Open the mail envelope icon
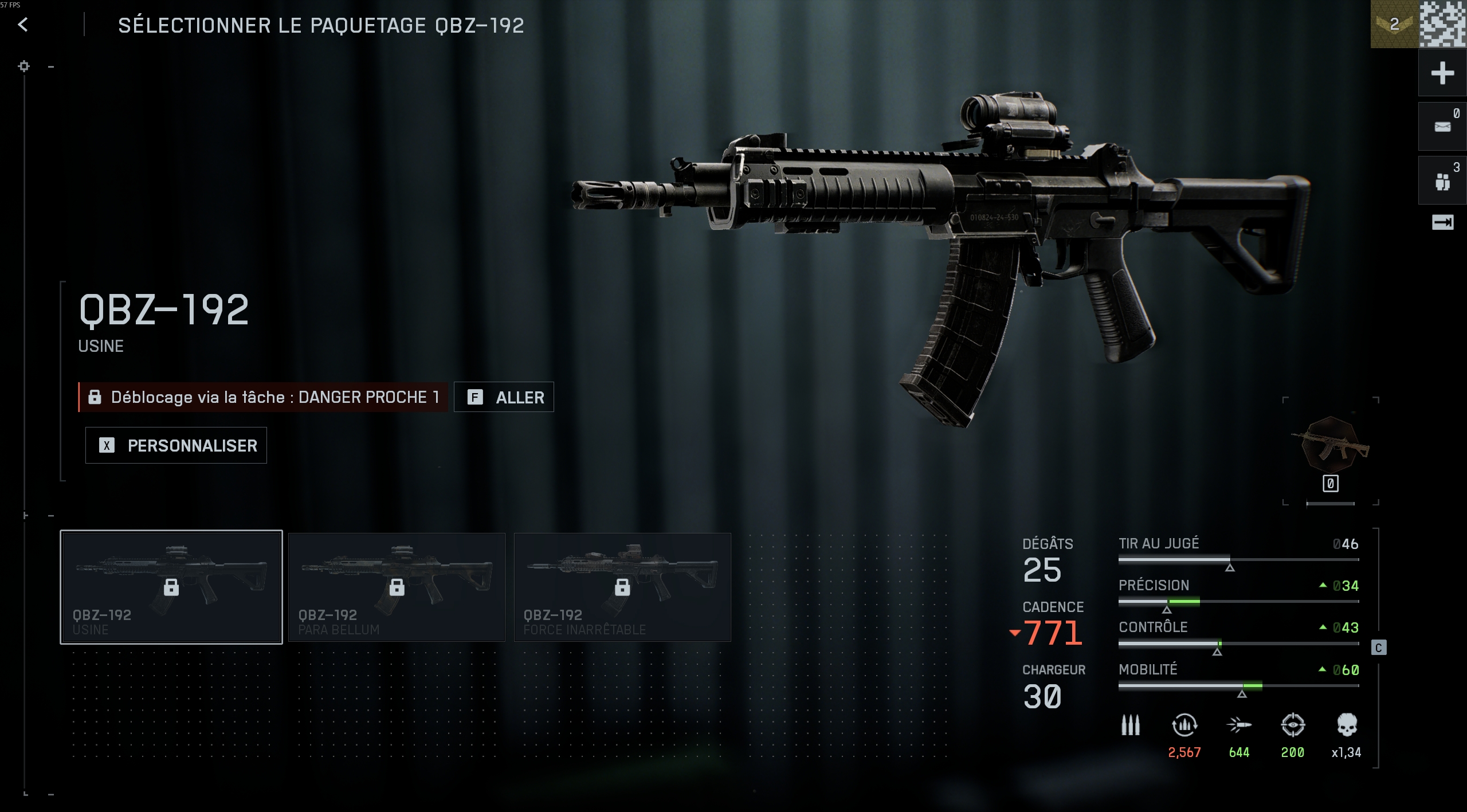 tap(1442, 127)
